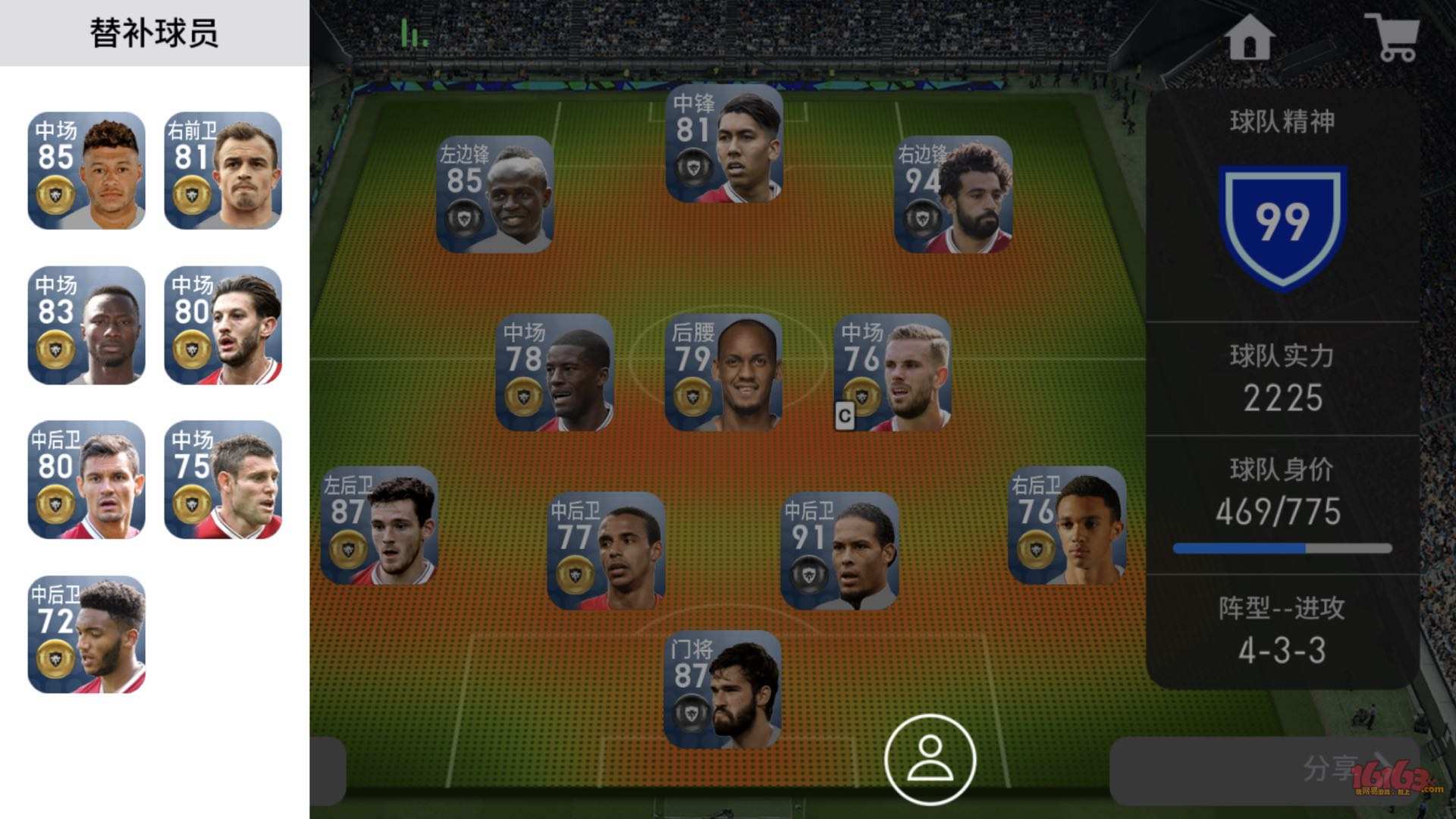
Task: Select the 79-rated defensive midfielder card
Action: coord(723,373)
